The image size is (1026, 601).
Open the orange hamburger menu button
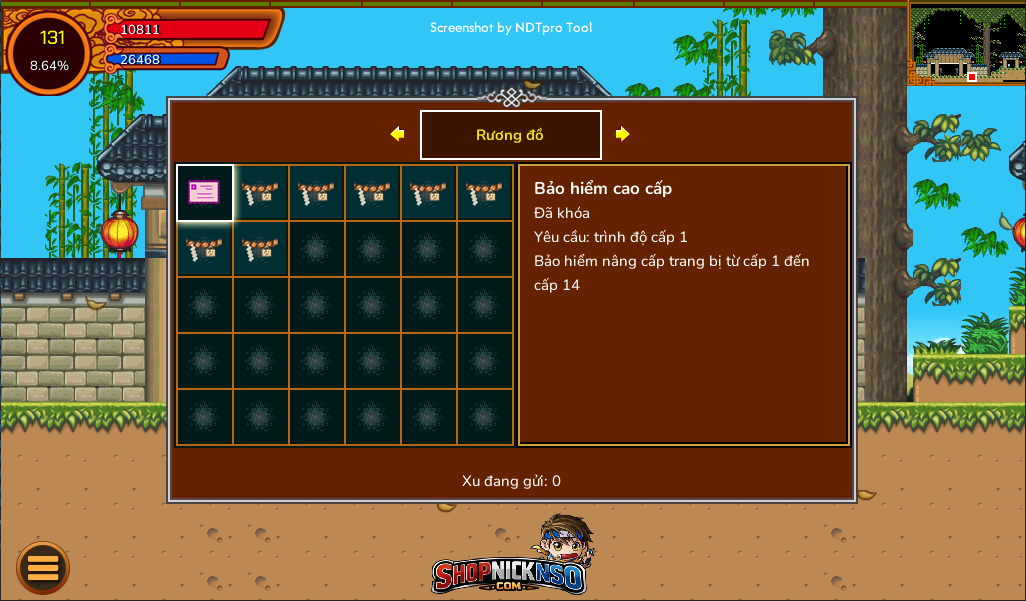pyautogui.click(x=43, y=568)
